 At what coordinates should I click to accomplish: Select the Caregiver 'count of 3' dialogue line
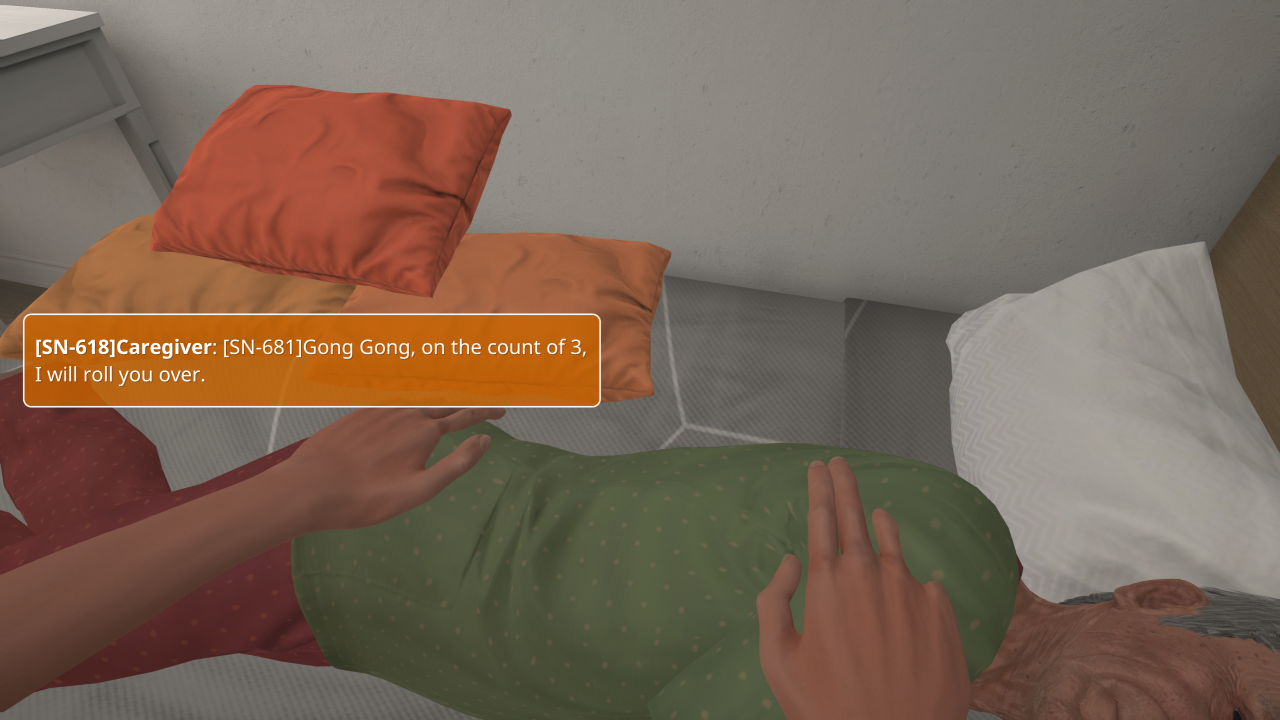pyautogui.click(x=311, y=361)
